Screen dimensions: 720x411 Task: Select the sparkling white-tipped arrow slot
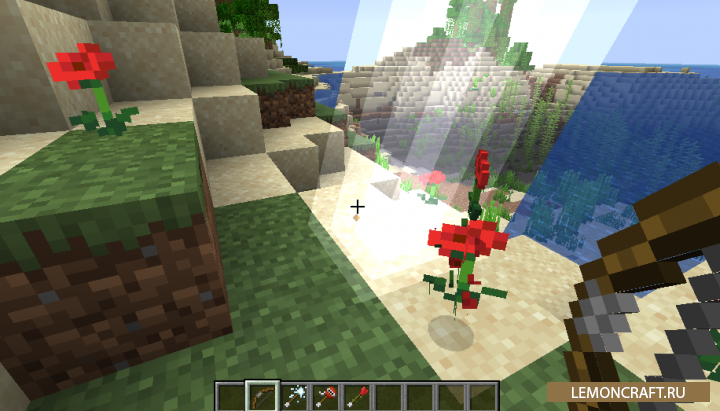click(x=294, y=395)
